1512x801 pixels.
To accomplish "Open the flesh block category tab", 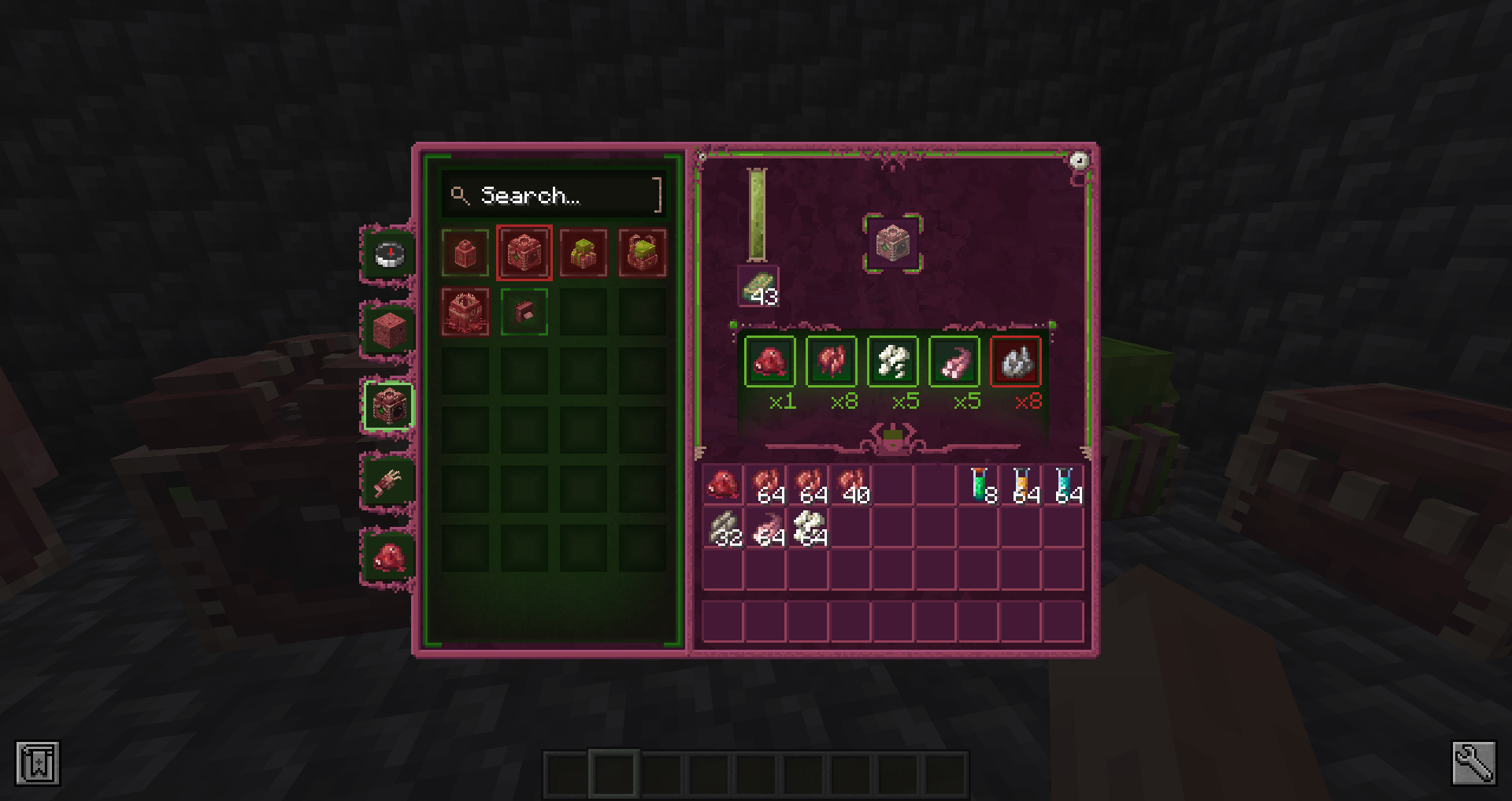I will pos(389,330).
